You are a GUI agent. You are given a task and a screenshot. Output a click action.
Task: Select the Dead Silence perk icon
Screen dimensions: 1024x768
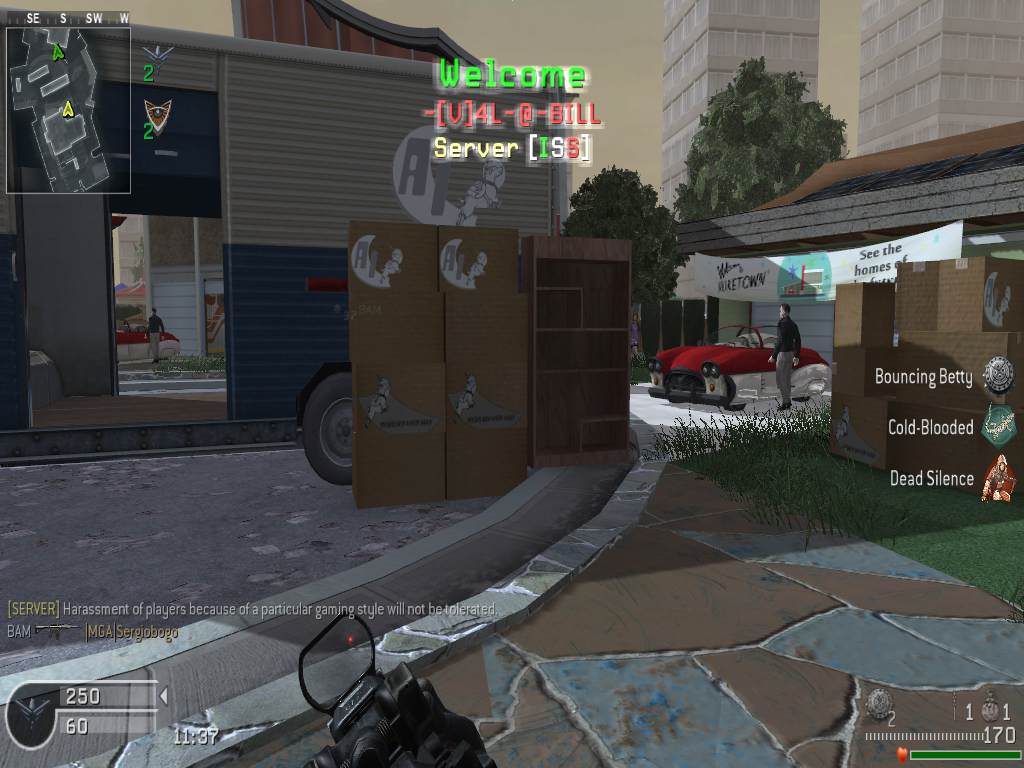pos(997,477)
